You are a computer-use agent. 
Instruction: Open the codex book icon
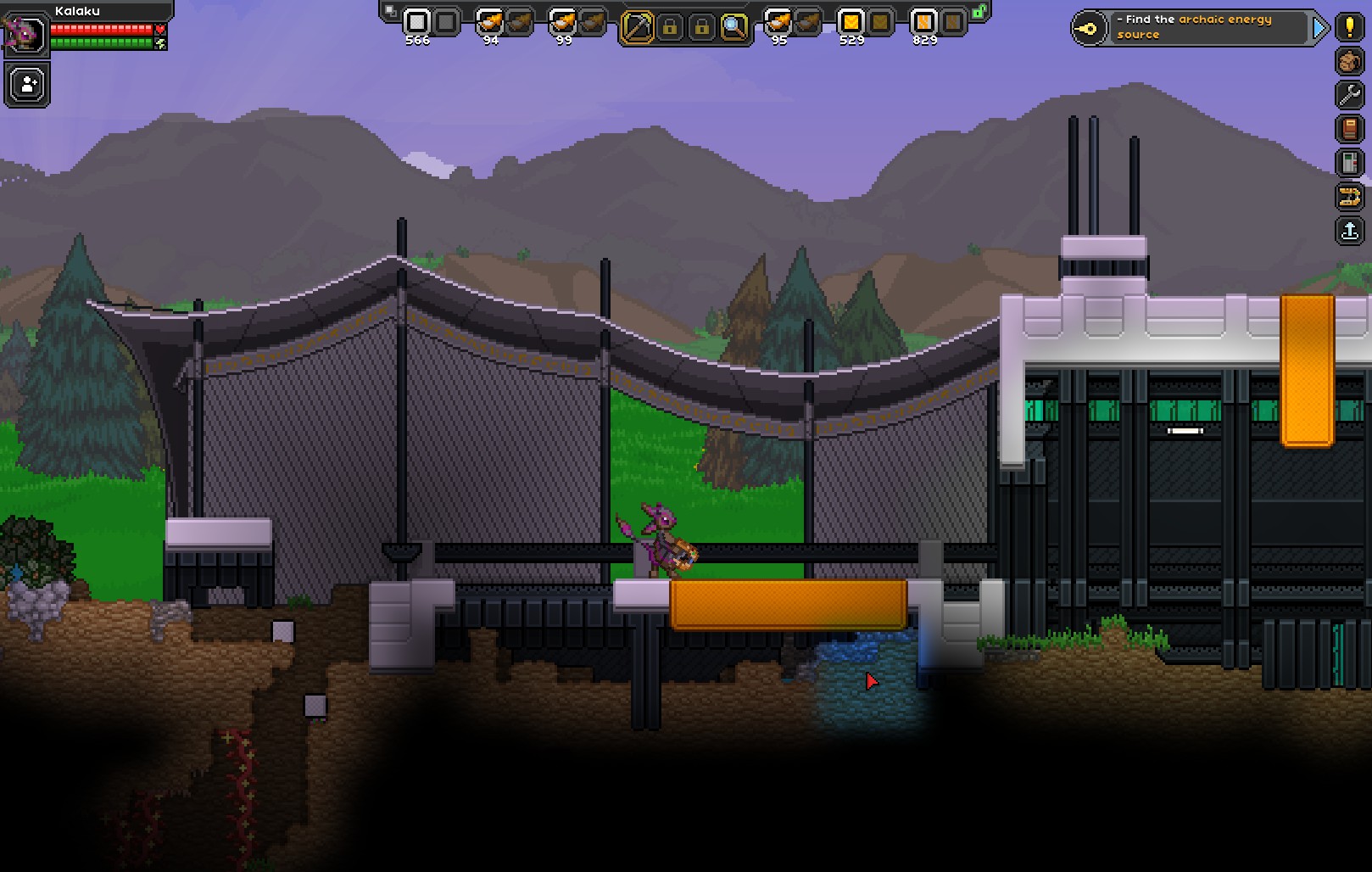point(1349,129)
